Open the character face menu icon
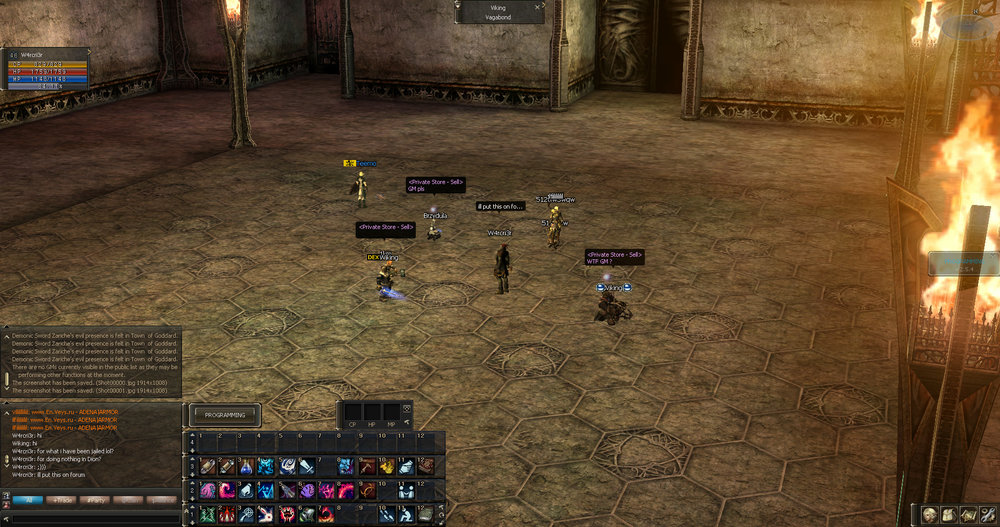The width and height of the screenshot is (1000, 527). (927, 513)
